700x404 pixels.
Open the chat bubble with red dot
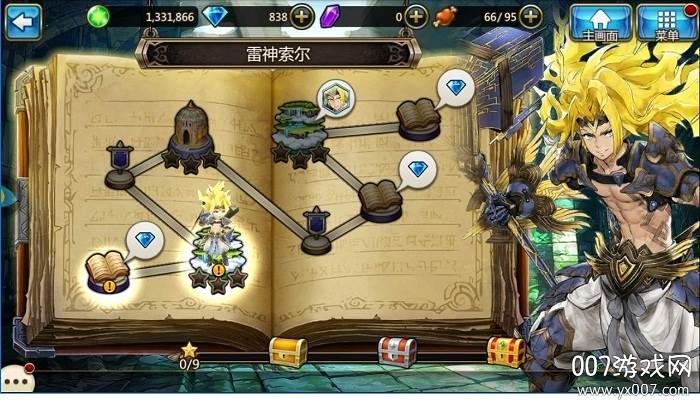[16, 379]
